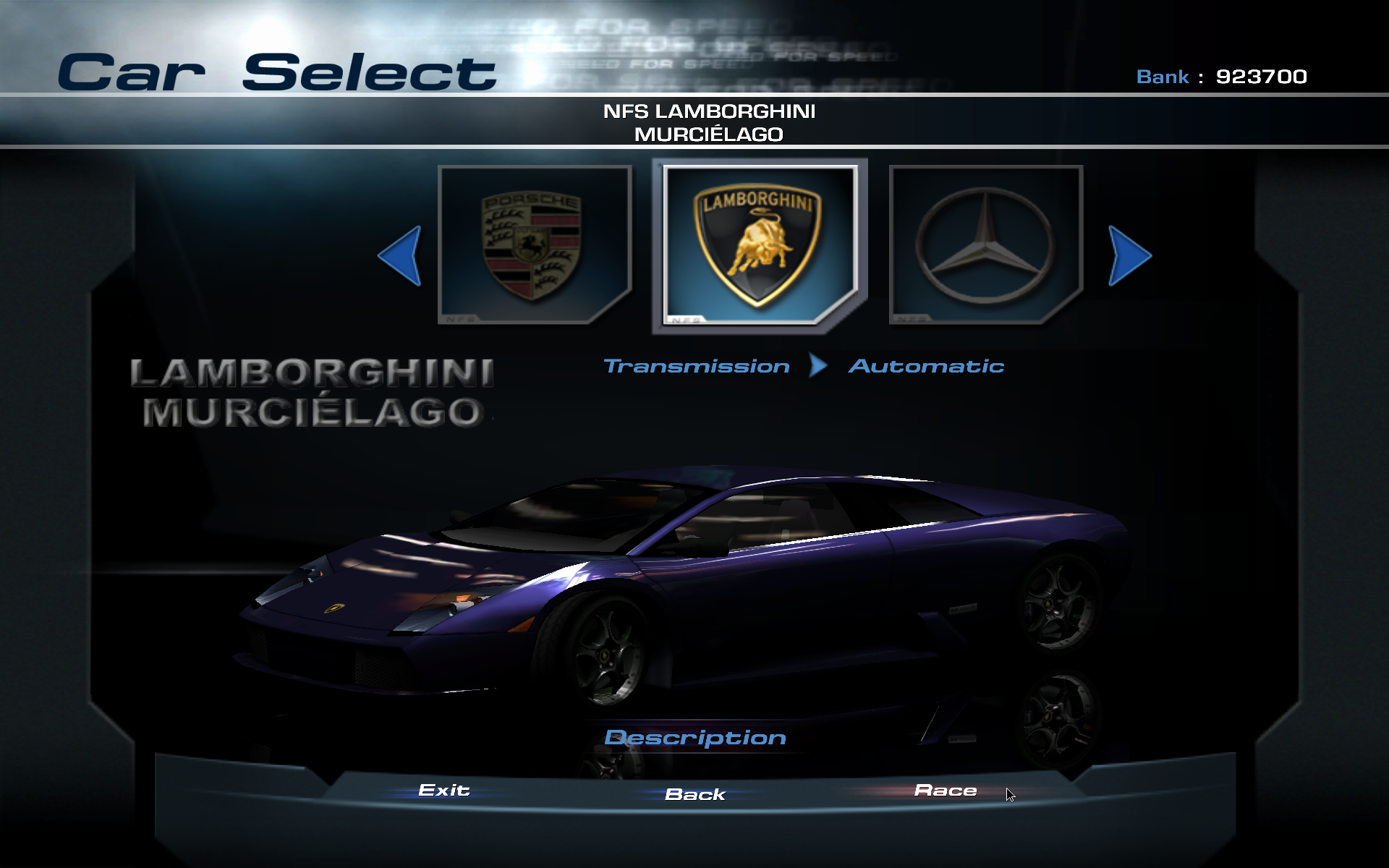This screenshot has width=1389, height=868.
Task: Advance with the right blue arrow
Action: pyautogui.click(x=1129, y=255)
